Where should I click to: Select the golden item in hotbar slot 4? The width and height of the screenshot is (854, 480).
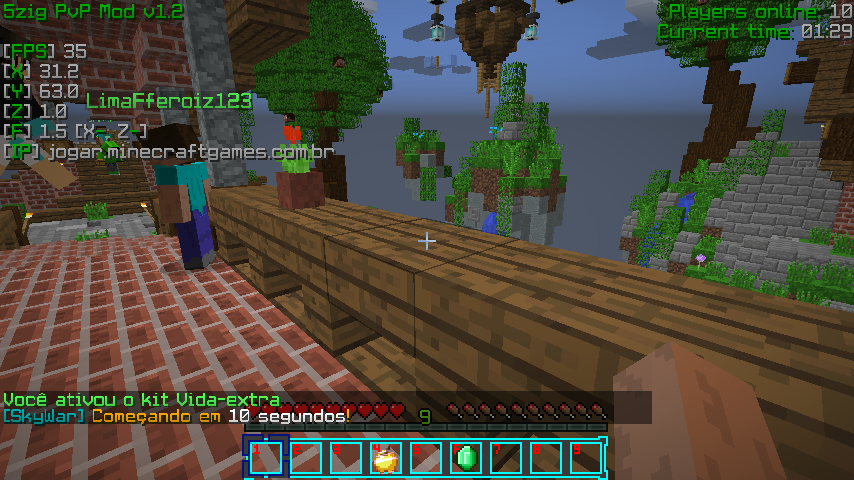(x=385, y=458)
